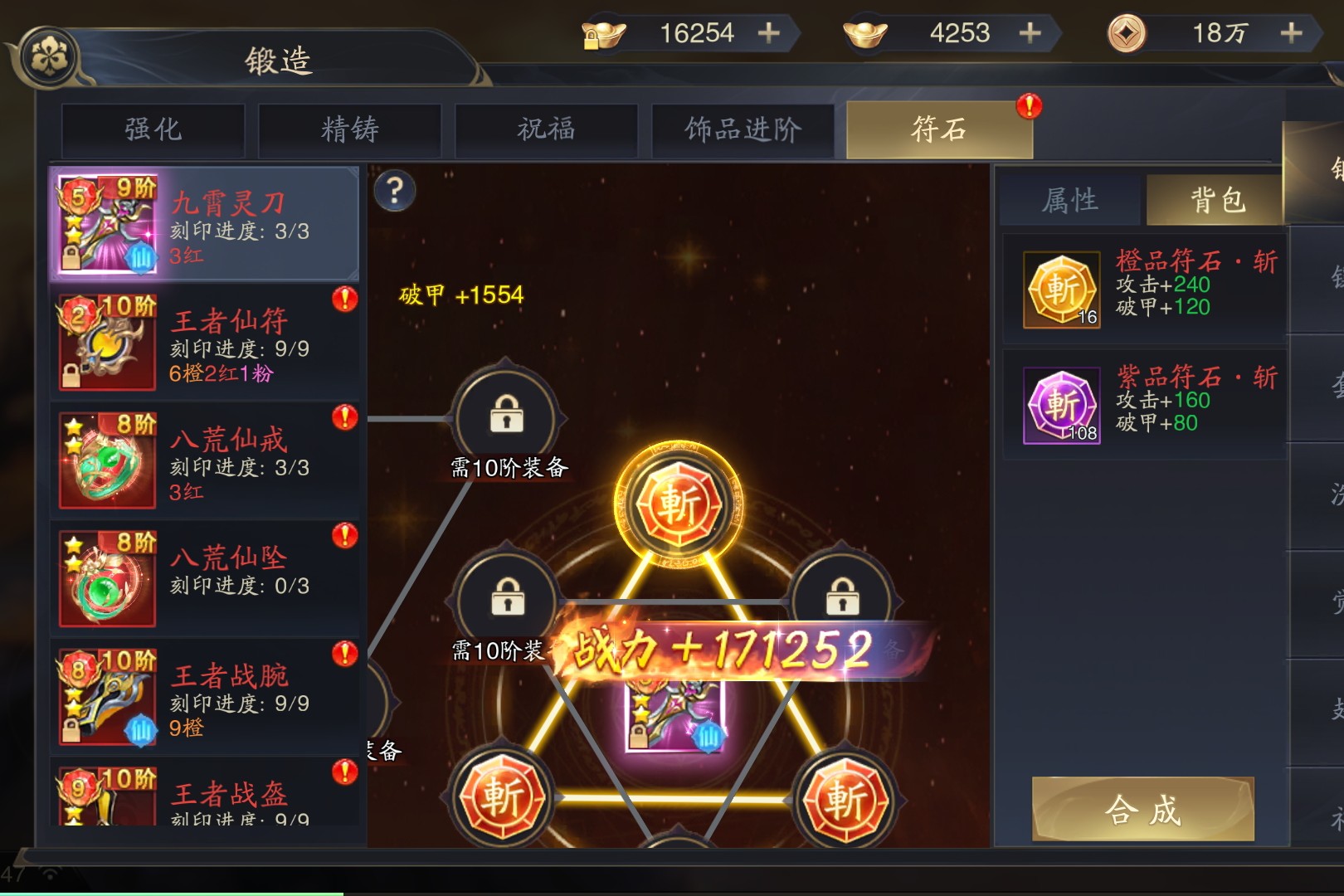Screen dimensions: 1344x896
Task: Select the 九霄灵刀 equipment row
Action: tap(206, 224)
